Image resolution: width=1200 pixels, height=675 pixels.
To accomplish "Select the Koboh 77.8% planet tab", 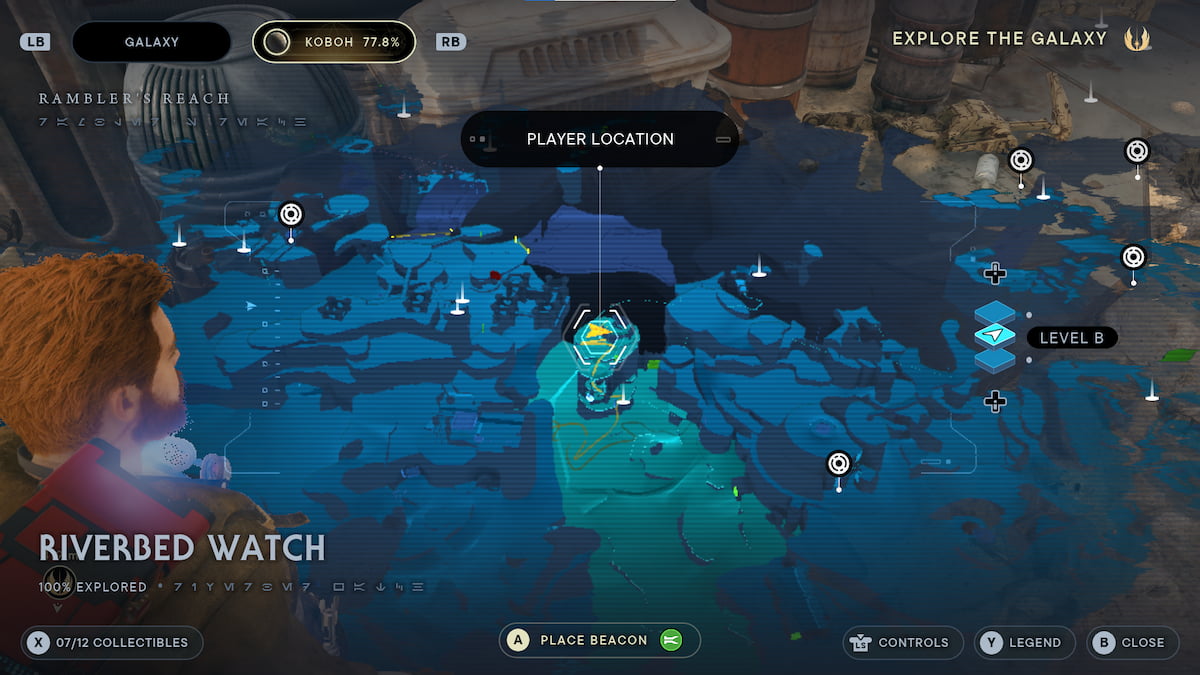I will (334, 42).
